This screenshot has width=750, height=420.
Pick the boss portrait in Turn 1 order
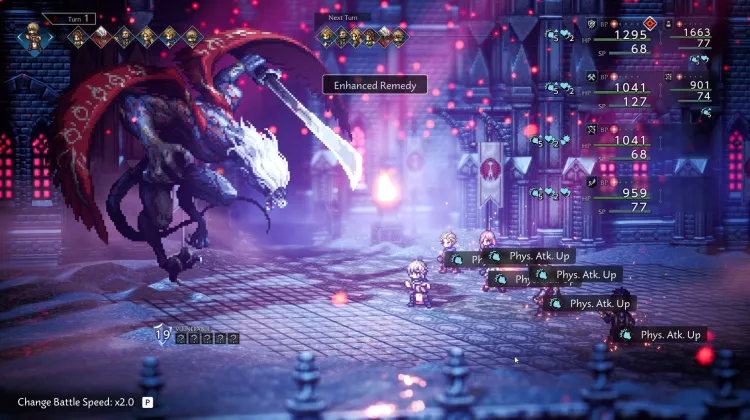pos(103,38)
